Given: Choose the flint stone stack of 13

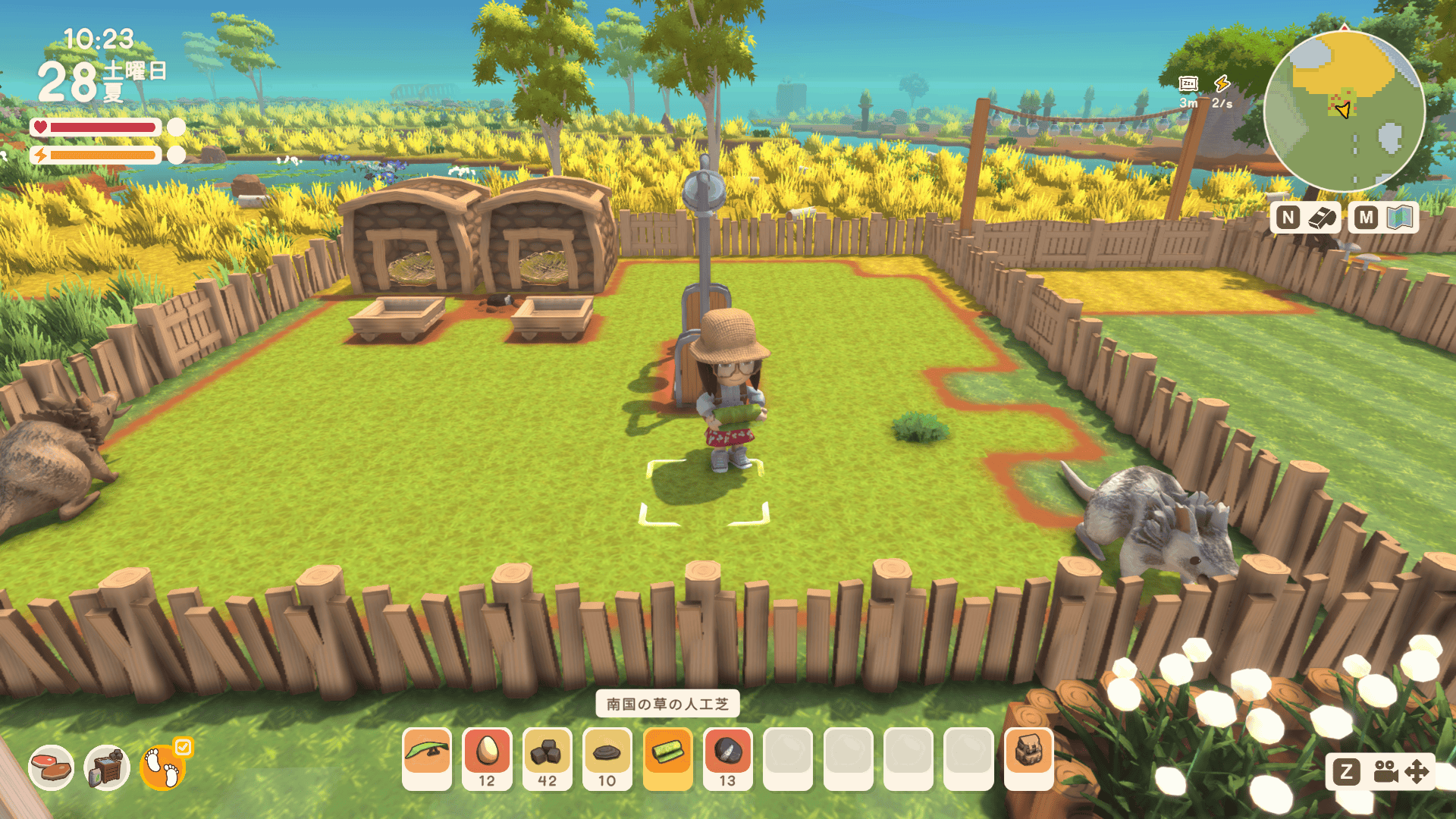Looking at the screenshot, I should coord(727,758).
